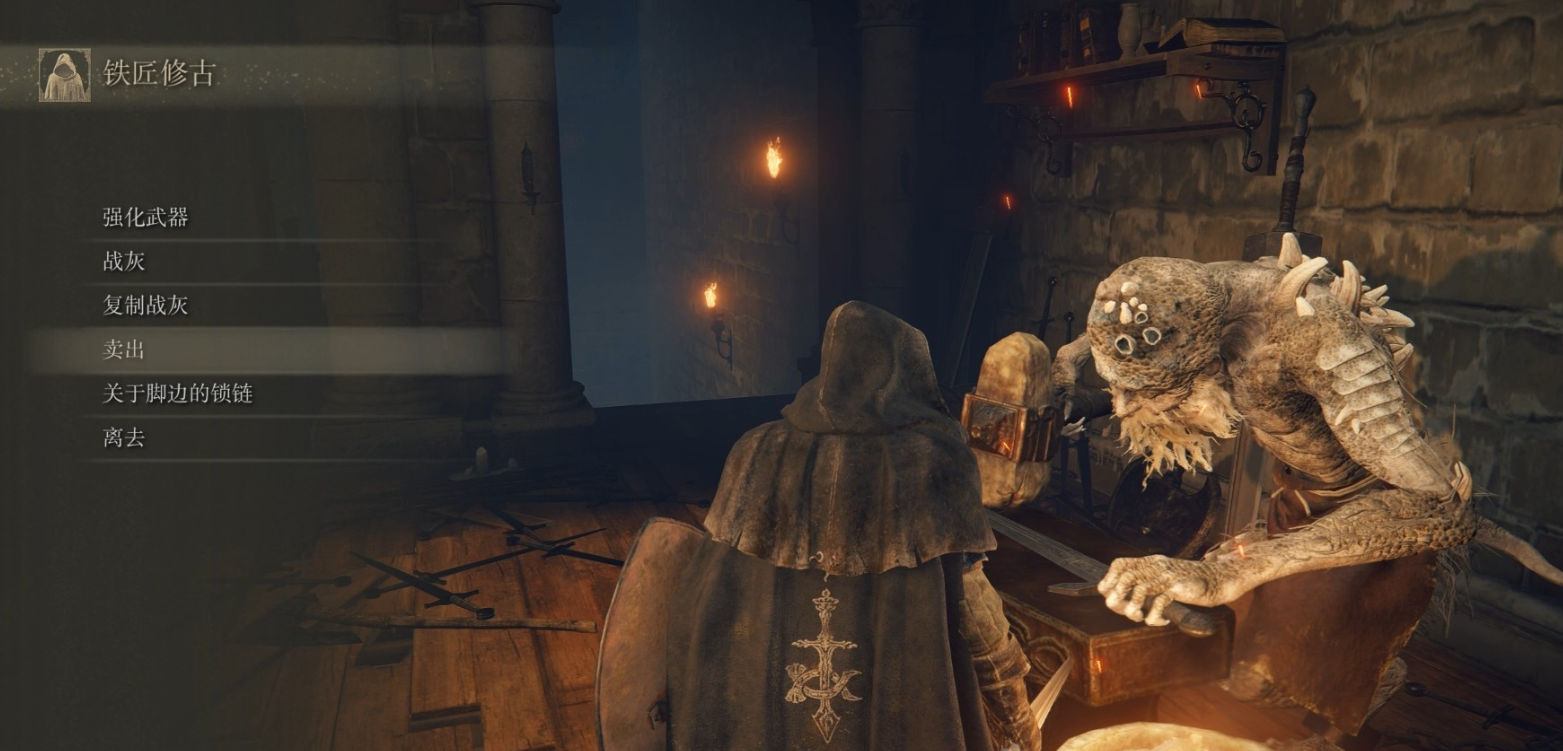Select 离去 to leave the blacksmith
The image size is (1563, 751).
coord(124,438)
